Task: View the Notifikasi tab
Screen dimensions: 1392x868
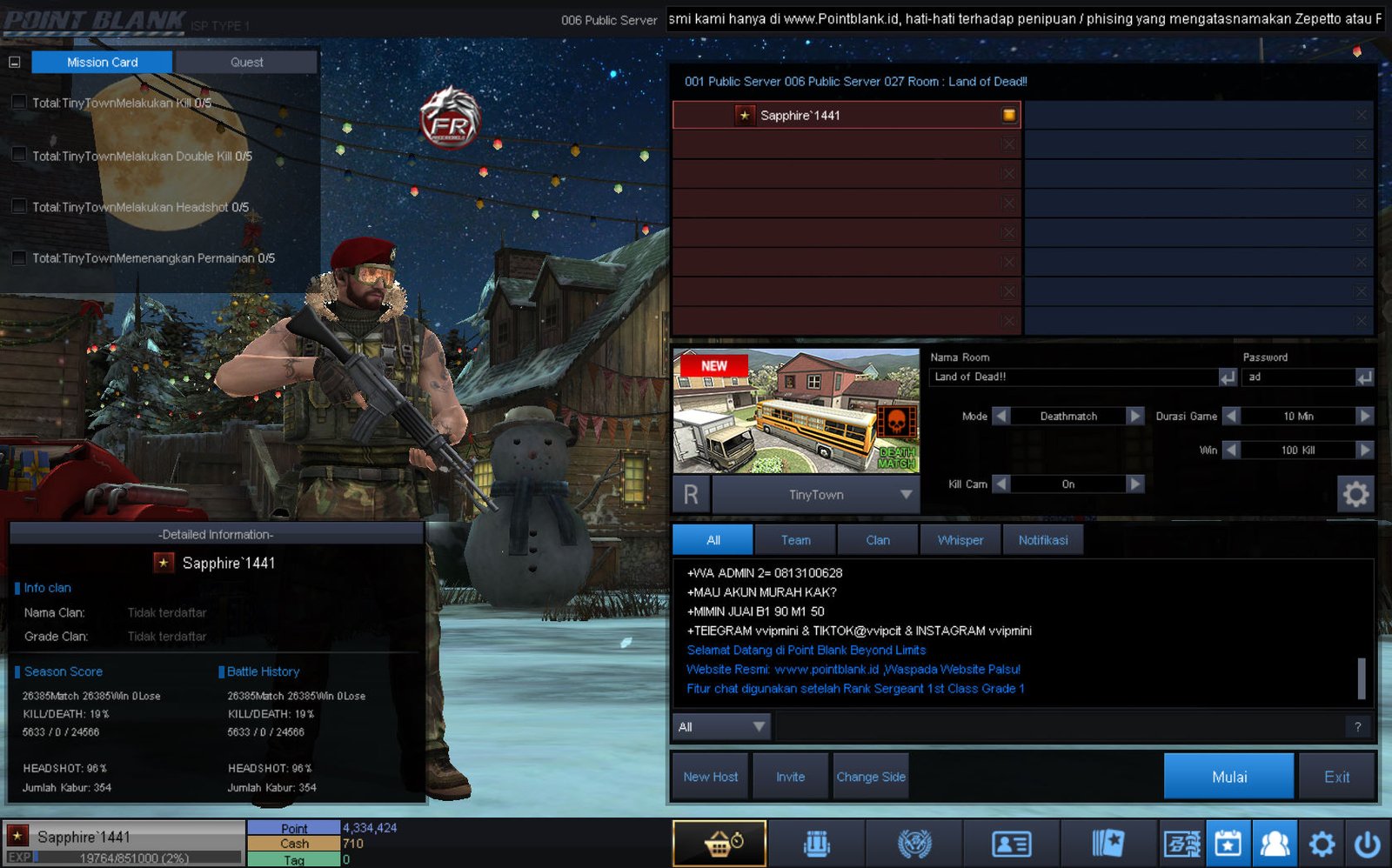Action: coord(1042,540)
